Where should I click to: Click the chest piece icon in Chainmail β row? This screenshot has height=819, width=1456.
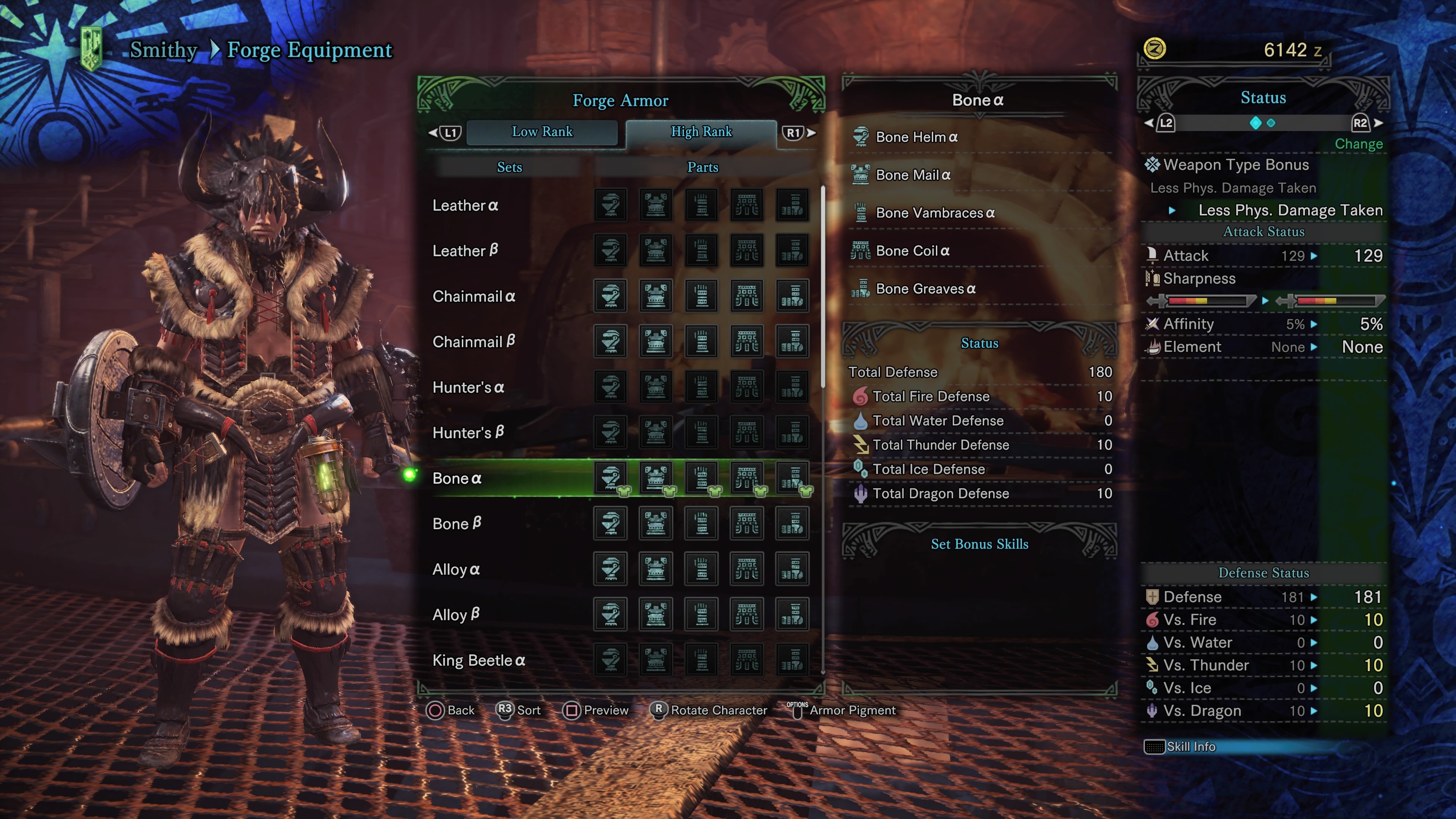point(656,341)
